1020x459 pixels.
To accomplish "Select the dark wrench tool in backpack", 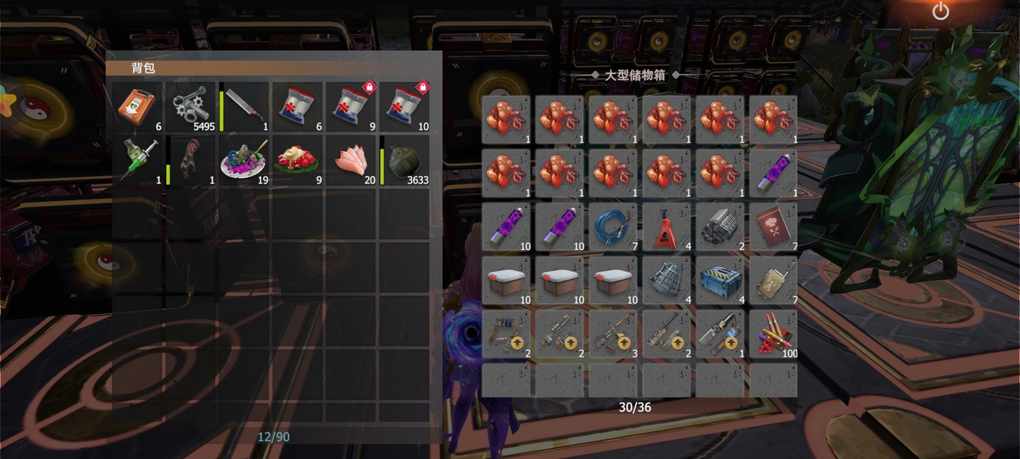I will click(x=190, y=161).
